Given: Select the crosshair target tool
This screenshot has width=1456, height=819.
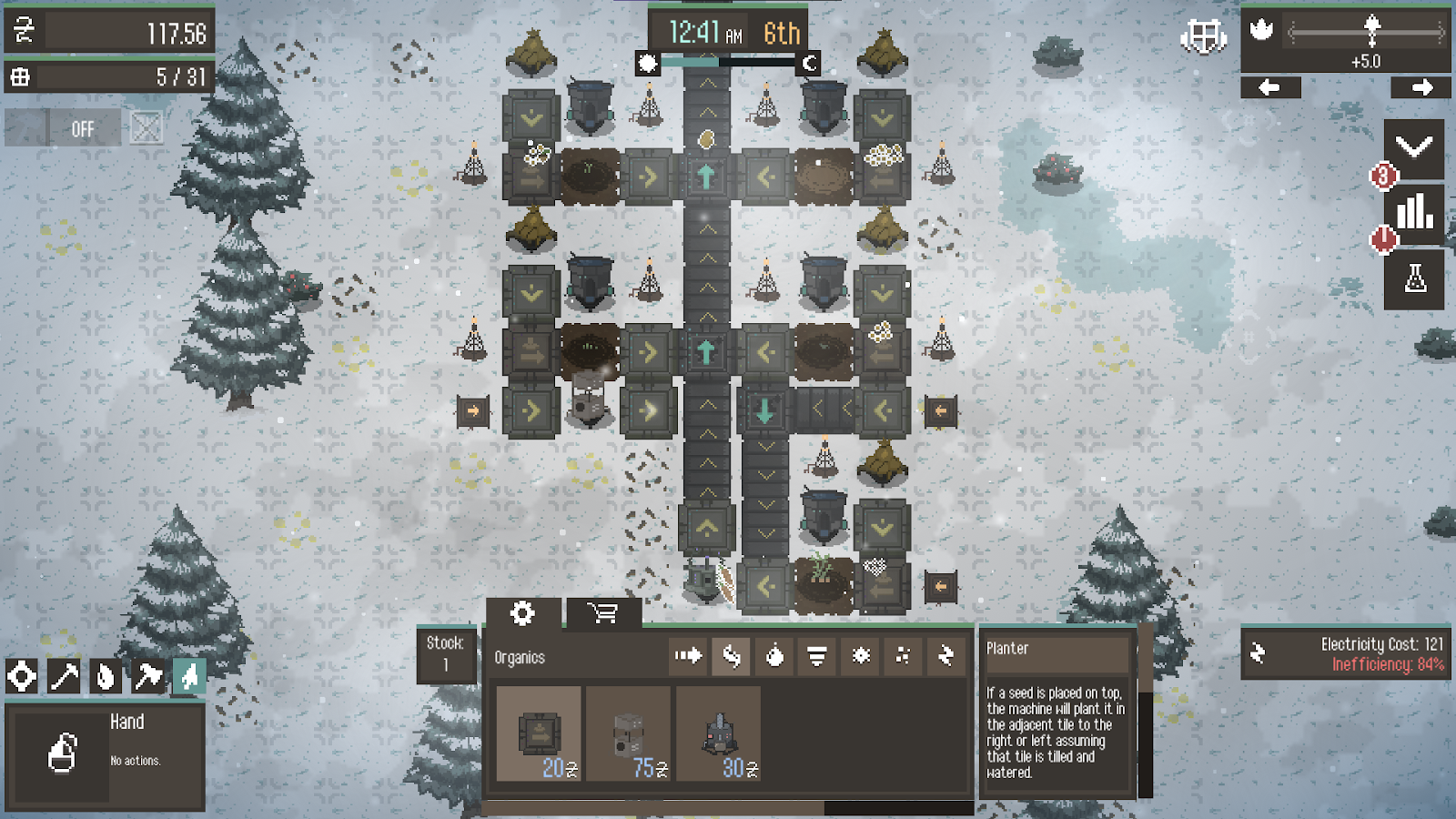Looking at the screenshot, I should (22, 676).
